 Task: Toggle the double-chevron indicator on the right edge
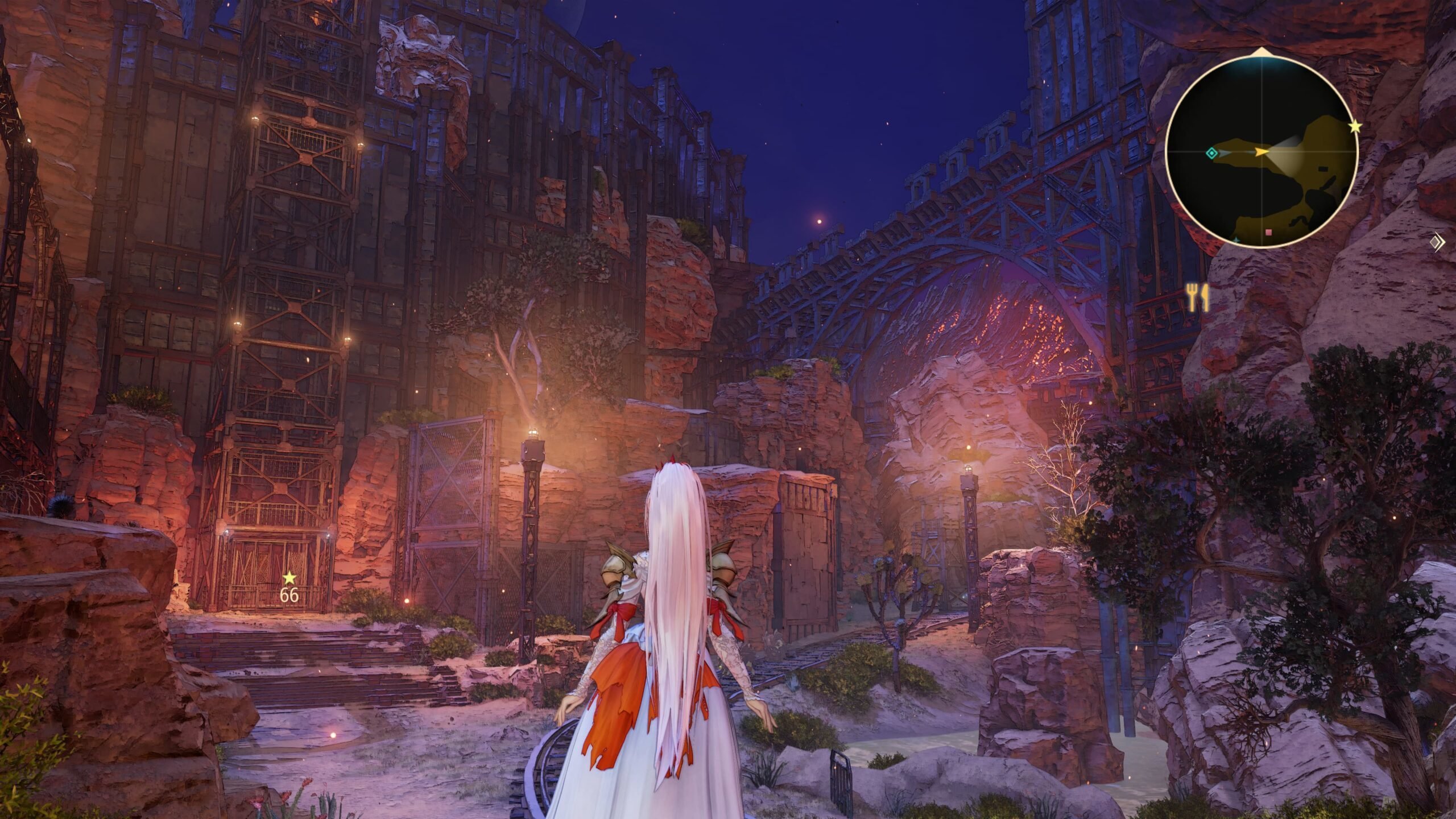[x=1437, y=241]
